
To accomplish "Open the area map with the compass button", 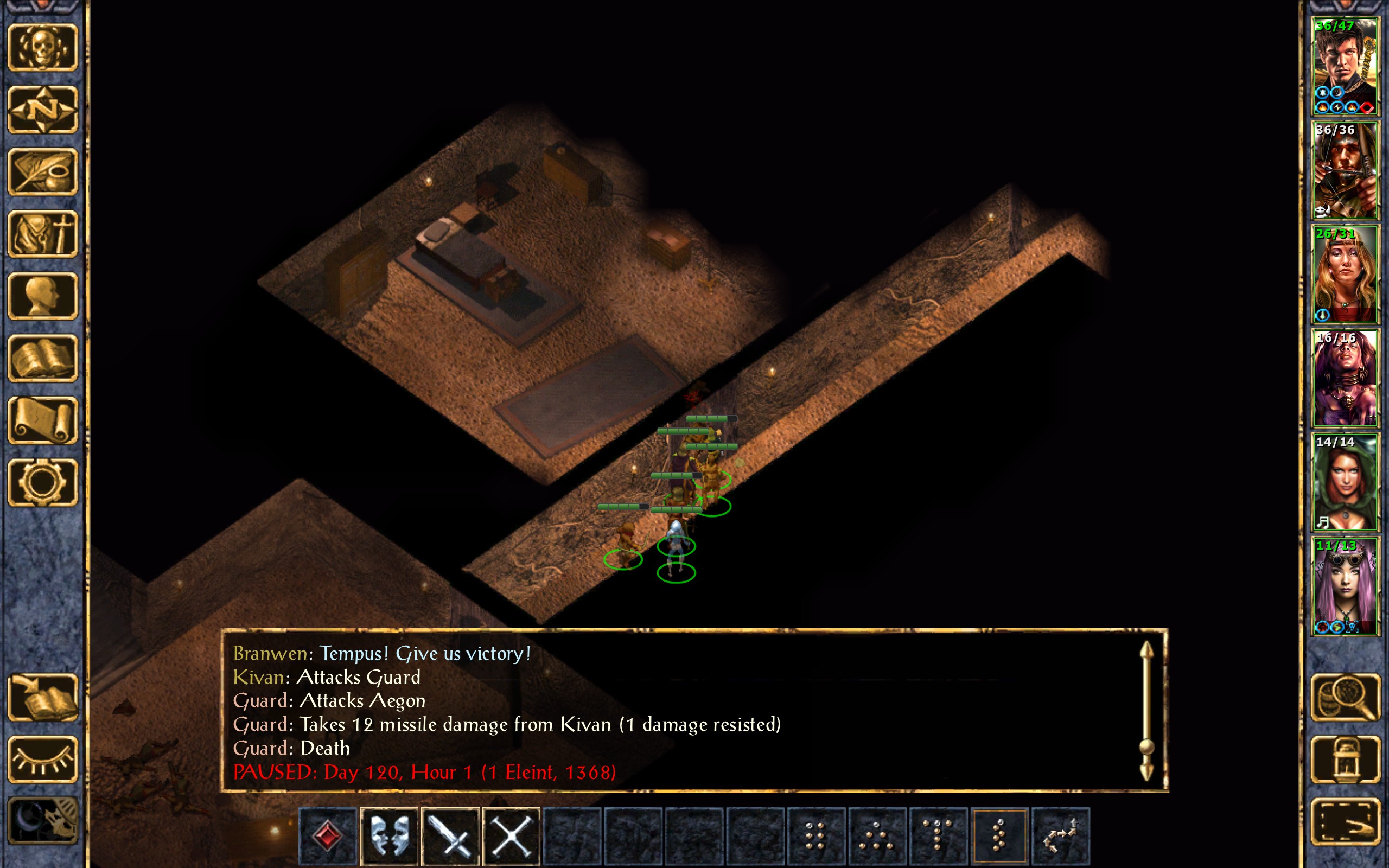I will tap(43, 109).
